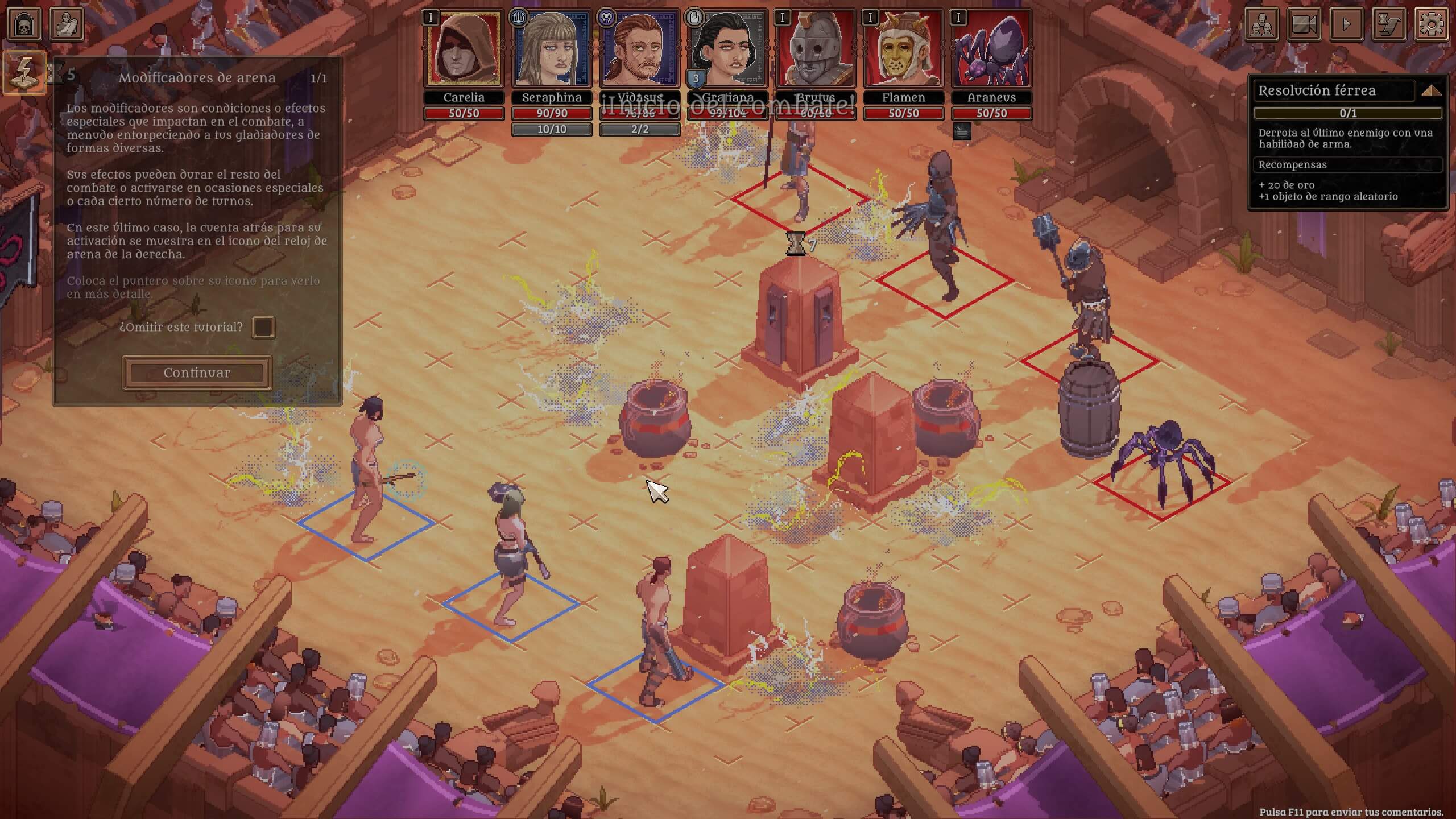Toggle the camera view button
The height and width of the screenshot is (819, 1456).
click(x=1304, y=24)
